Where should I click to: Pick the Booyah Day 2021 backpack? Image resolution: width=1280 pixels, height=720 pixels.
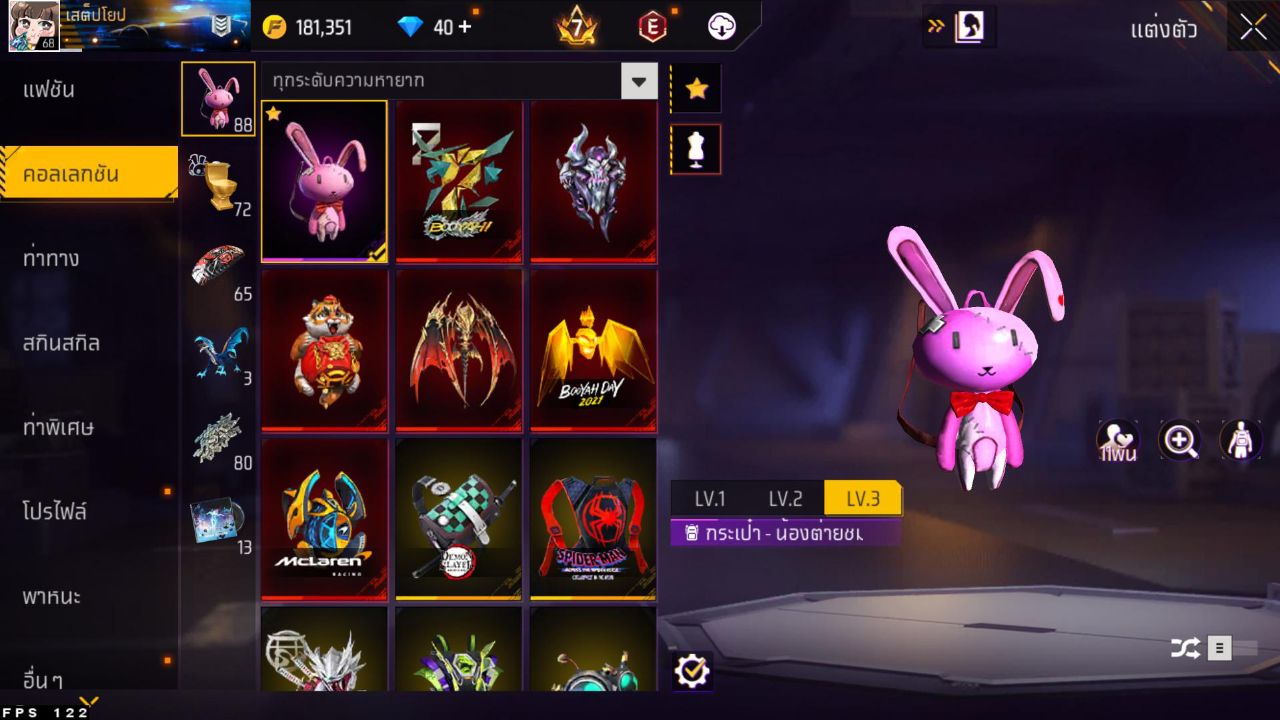click(x=593, y=350)
